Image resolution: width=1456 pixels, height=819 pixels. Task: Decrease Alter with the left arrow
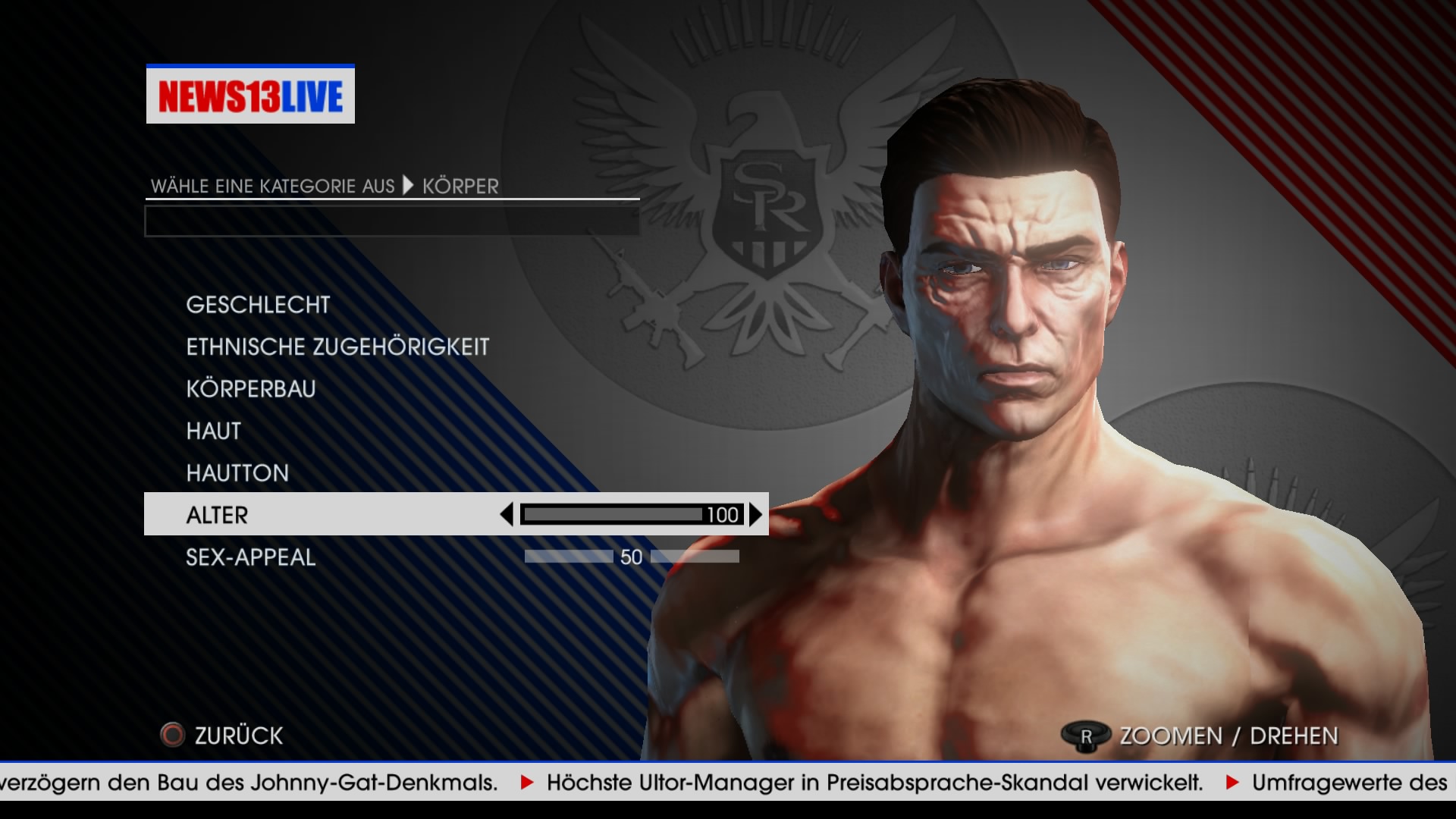point(507,515)
